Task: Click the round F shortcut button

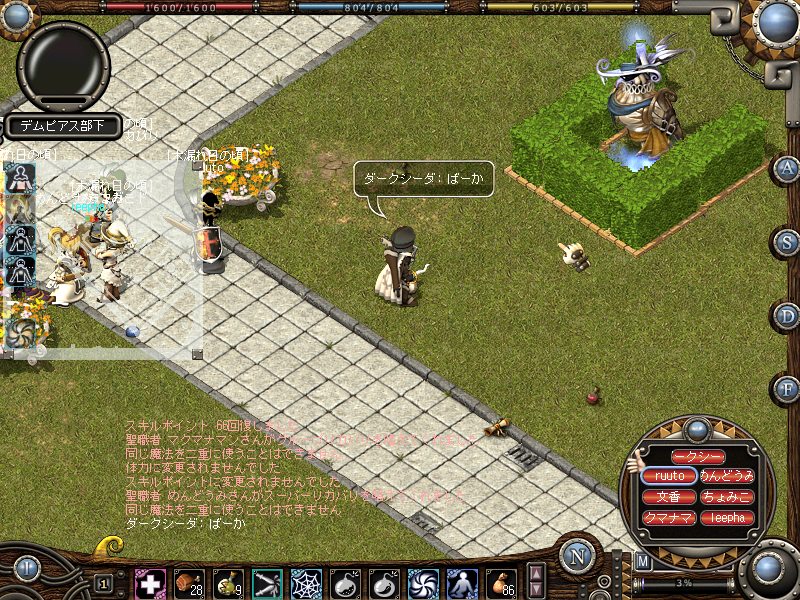Action: (786, 388)
